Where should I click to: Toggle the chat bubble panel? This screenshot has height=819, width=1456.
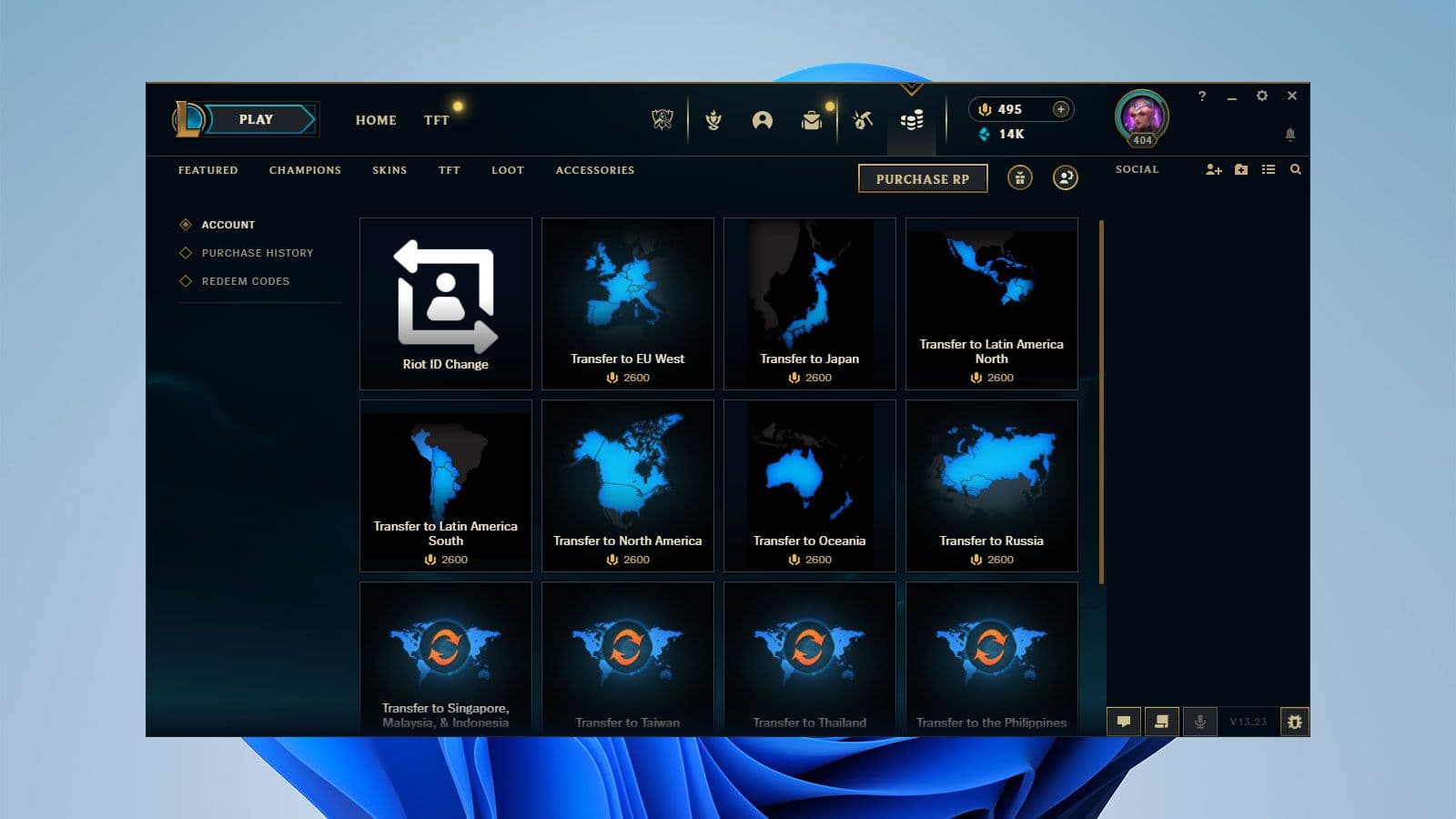[x=1124, y=722]
